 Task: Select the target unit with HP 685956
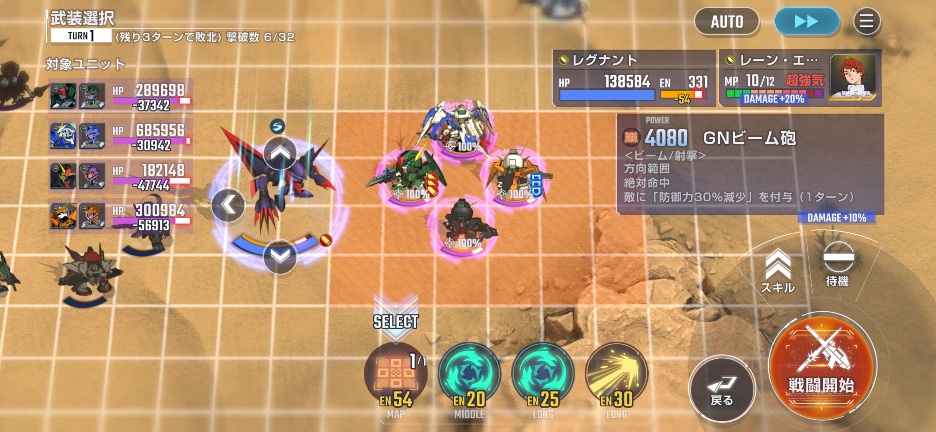120,136
